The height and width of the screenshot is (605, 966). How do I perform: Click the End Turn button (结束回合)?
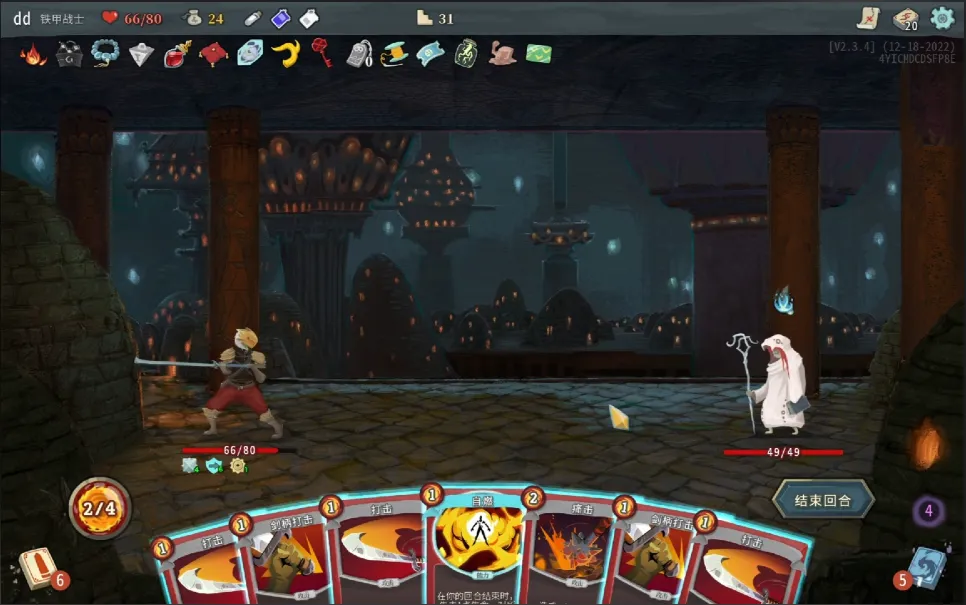pos(823,500)
